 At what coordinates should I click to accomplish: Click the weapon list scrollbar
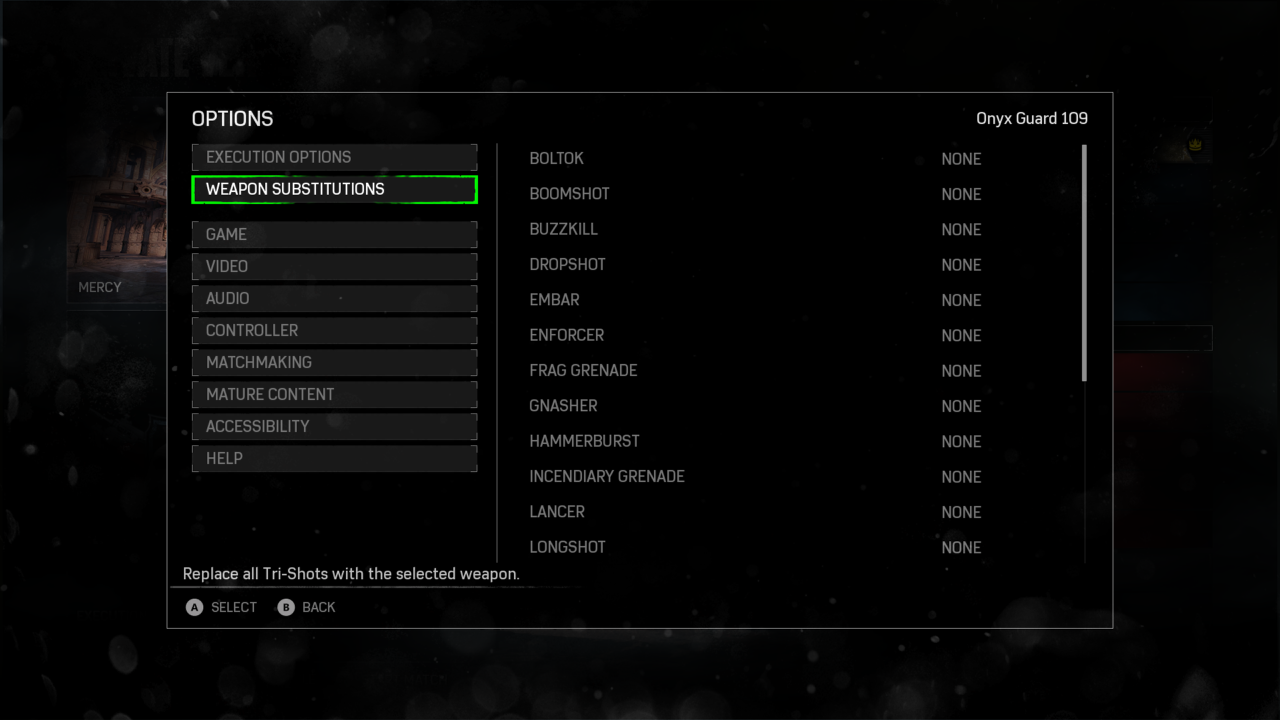(x=1084, y=263)
